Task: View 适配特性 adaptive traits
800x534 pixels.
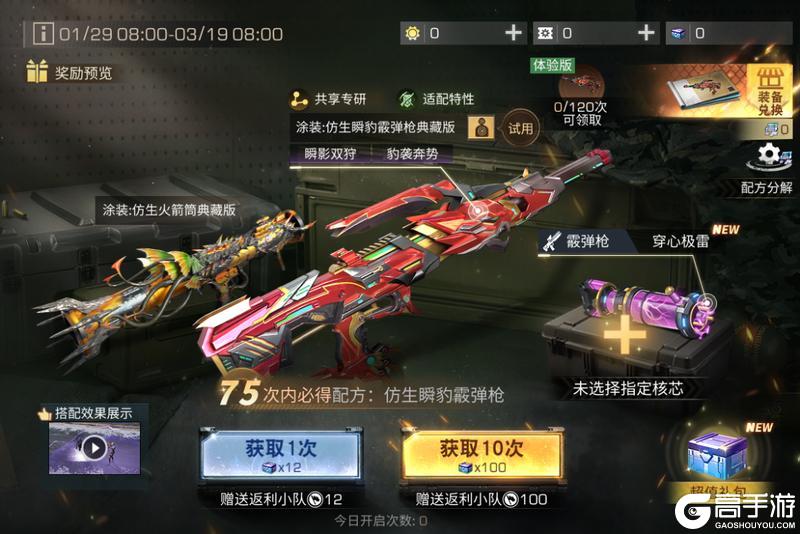Action: point(435,99)
